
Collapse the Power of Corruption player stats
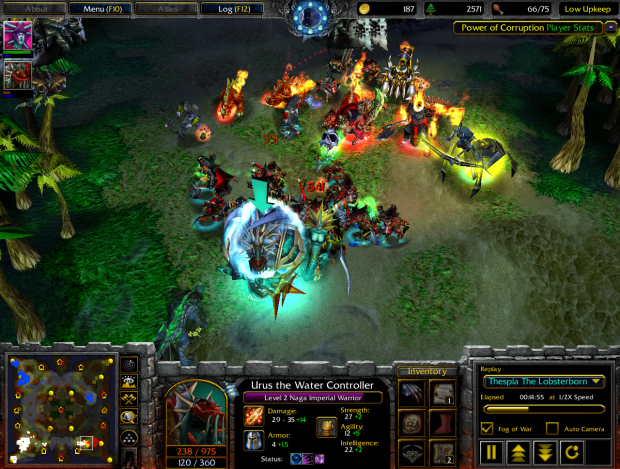click(611, 28)
